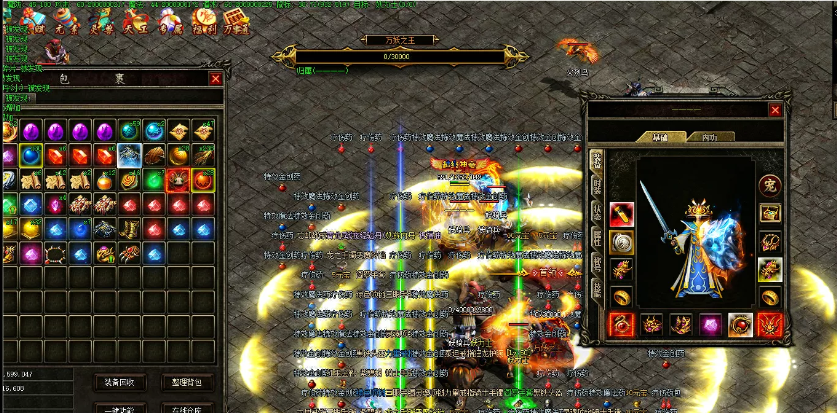The image size is (837, 413).
Task: Click the 装备回收 equipment recycle button
Action: coord(120,382)
